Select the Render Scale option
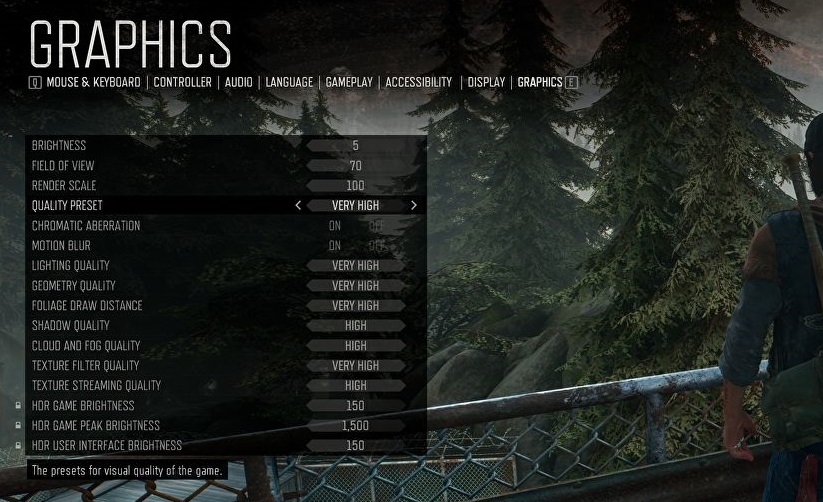This screenshot has width=823, height=502. pyautogui.click(x=225, y=186)
